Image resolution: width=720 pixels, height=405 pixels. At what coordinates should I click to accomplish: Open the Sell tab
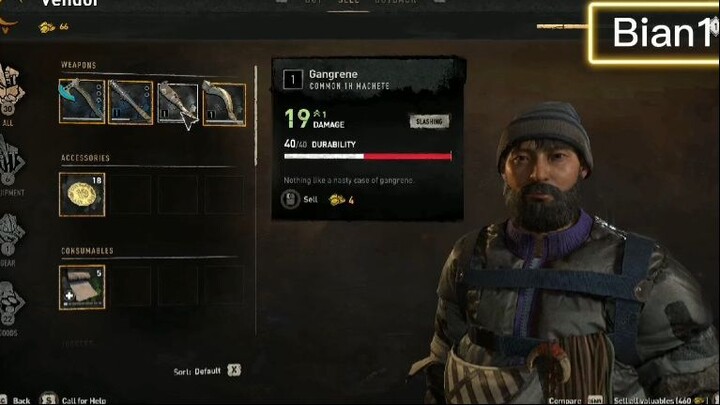tap(347, 4)
